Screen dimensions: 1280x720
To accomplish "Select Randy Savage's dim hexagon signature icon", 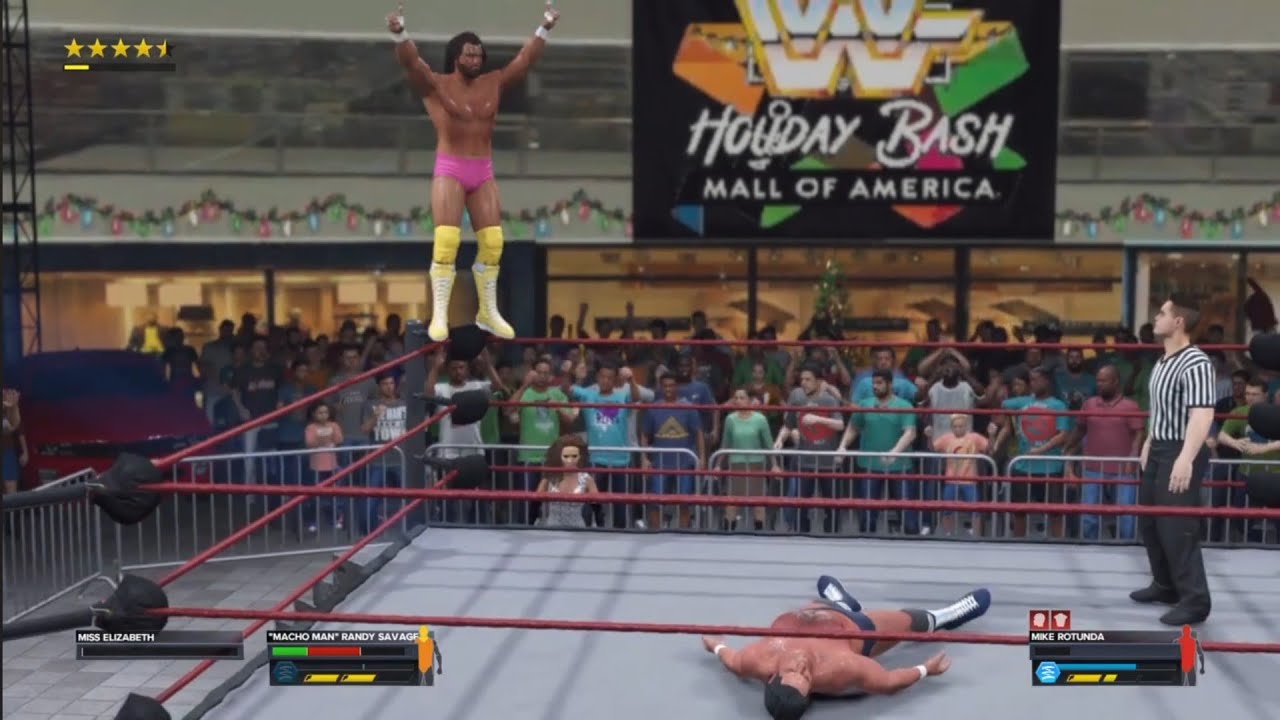I will pyautogui.click(x=284, y=672).
